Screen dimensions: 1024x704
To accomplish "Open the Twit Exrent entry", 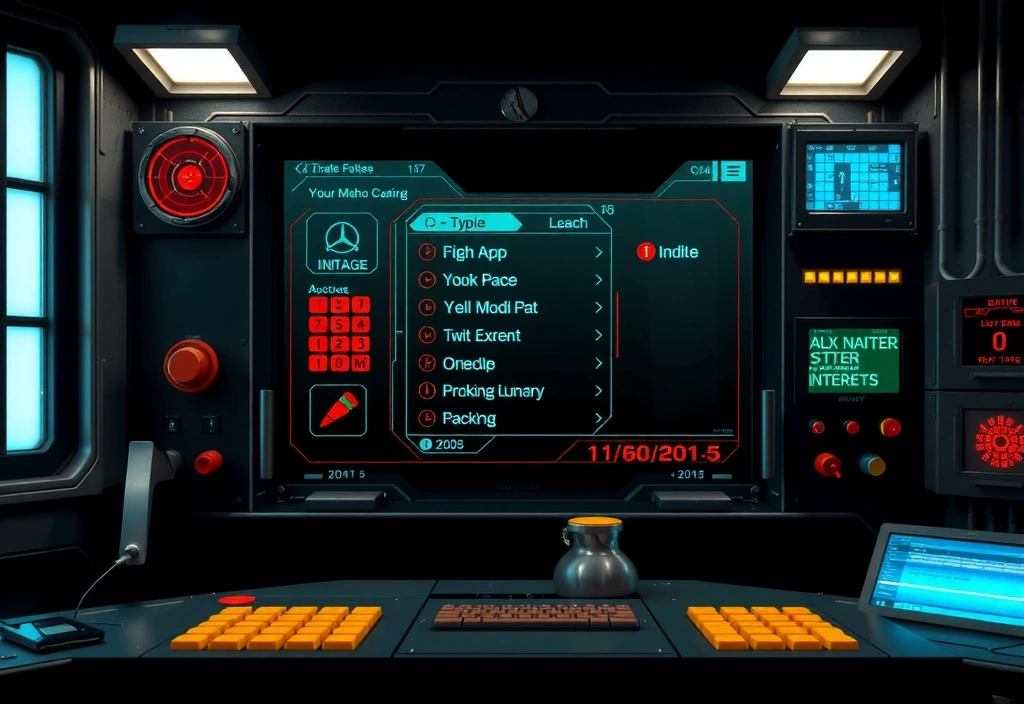I will (x=482, y=336).
